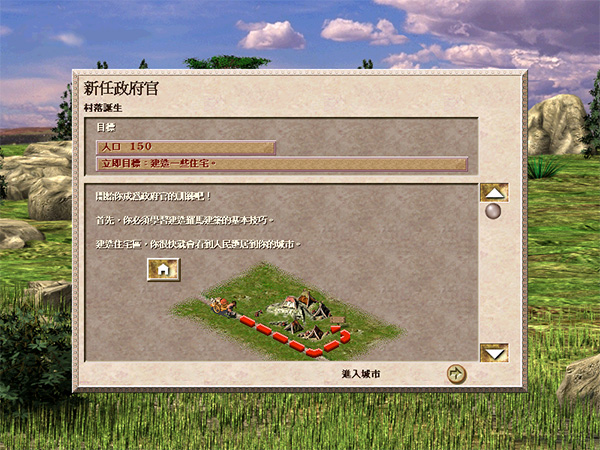Click the round scrollbar thumb

pyautogui.click(x=492, y=212)
